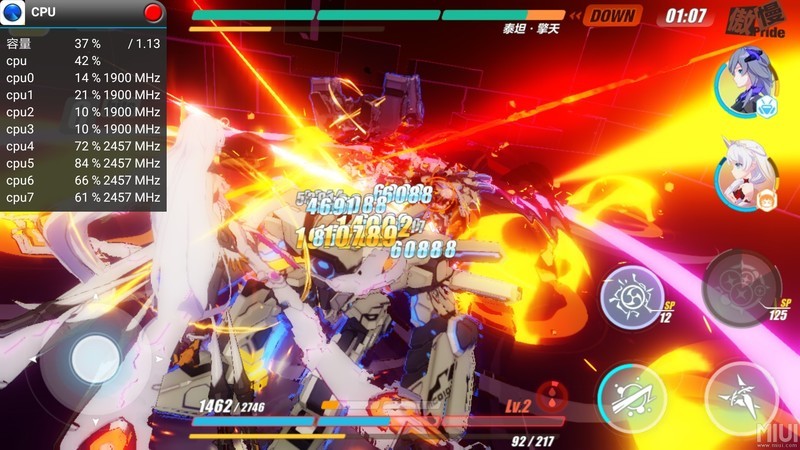Click the red record button on CPU overlay
The image size is (800, 450).
click(153, 13)
